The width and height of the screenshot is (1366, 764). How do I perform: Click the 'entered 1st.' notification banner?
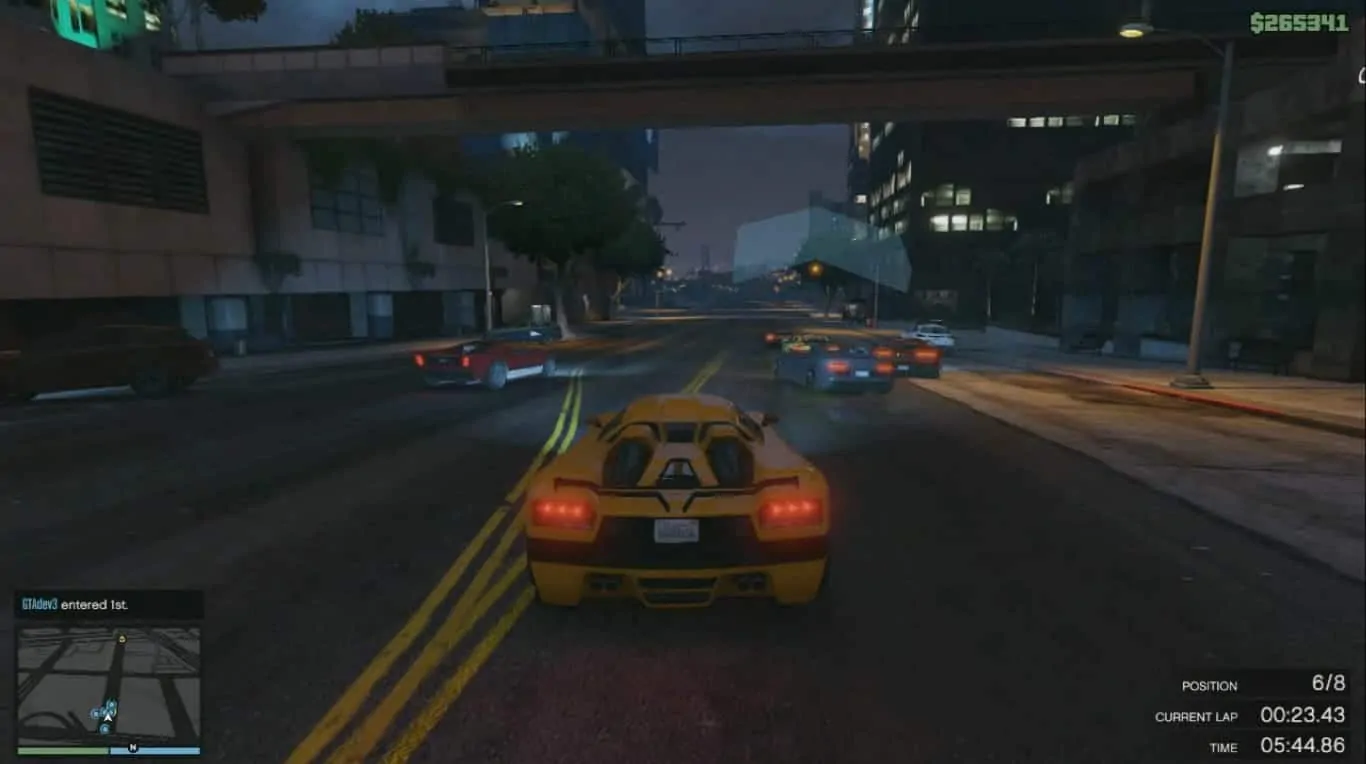107,605
